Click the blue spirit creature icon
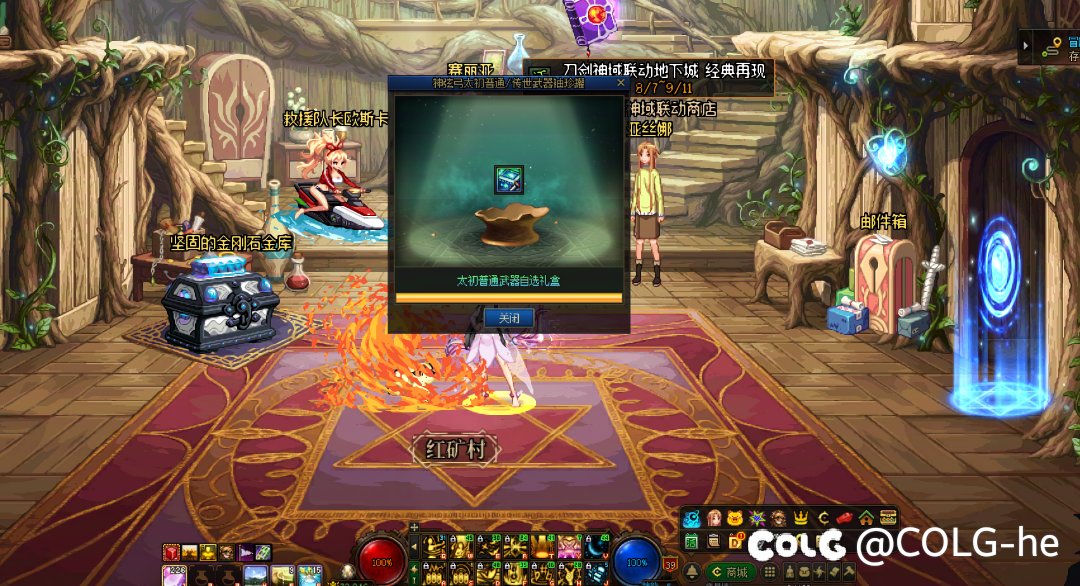Viewport: 1080px width, 586px height. click(x=691, y=518)
